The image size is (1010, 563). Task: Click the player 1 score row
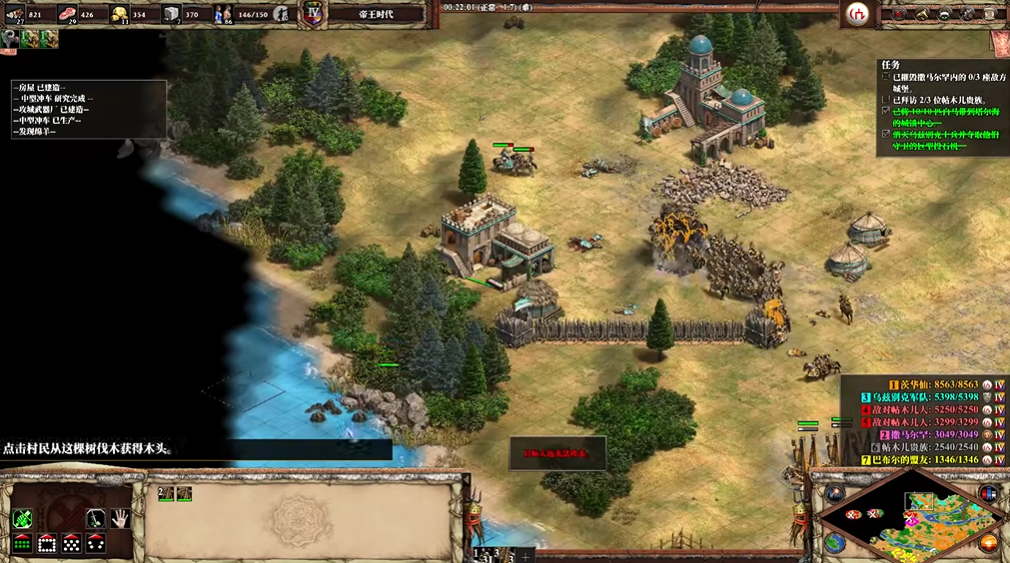pyautogui.click(x=920, y=384)
